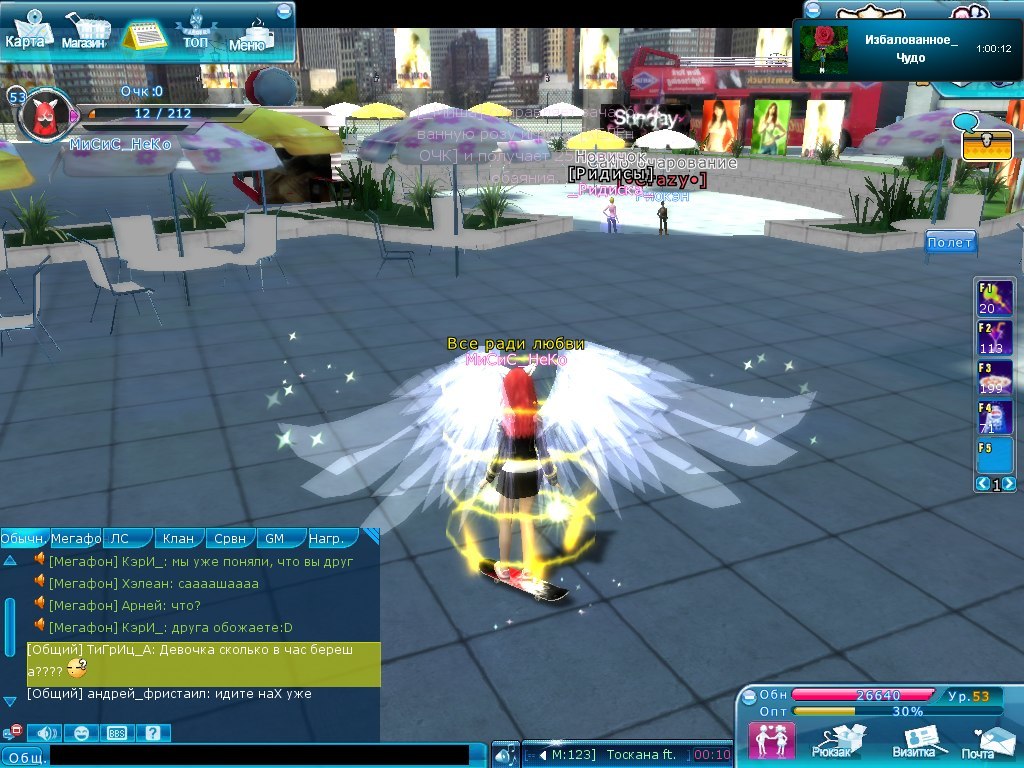Screen dimensions: 1024x768
Task: Click the МиСиС_НеКо avatar portrait
Action: [44, 115]
